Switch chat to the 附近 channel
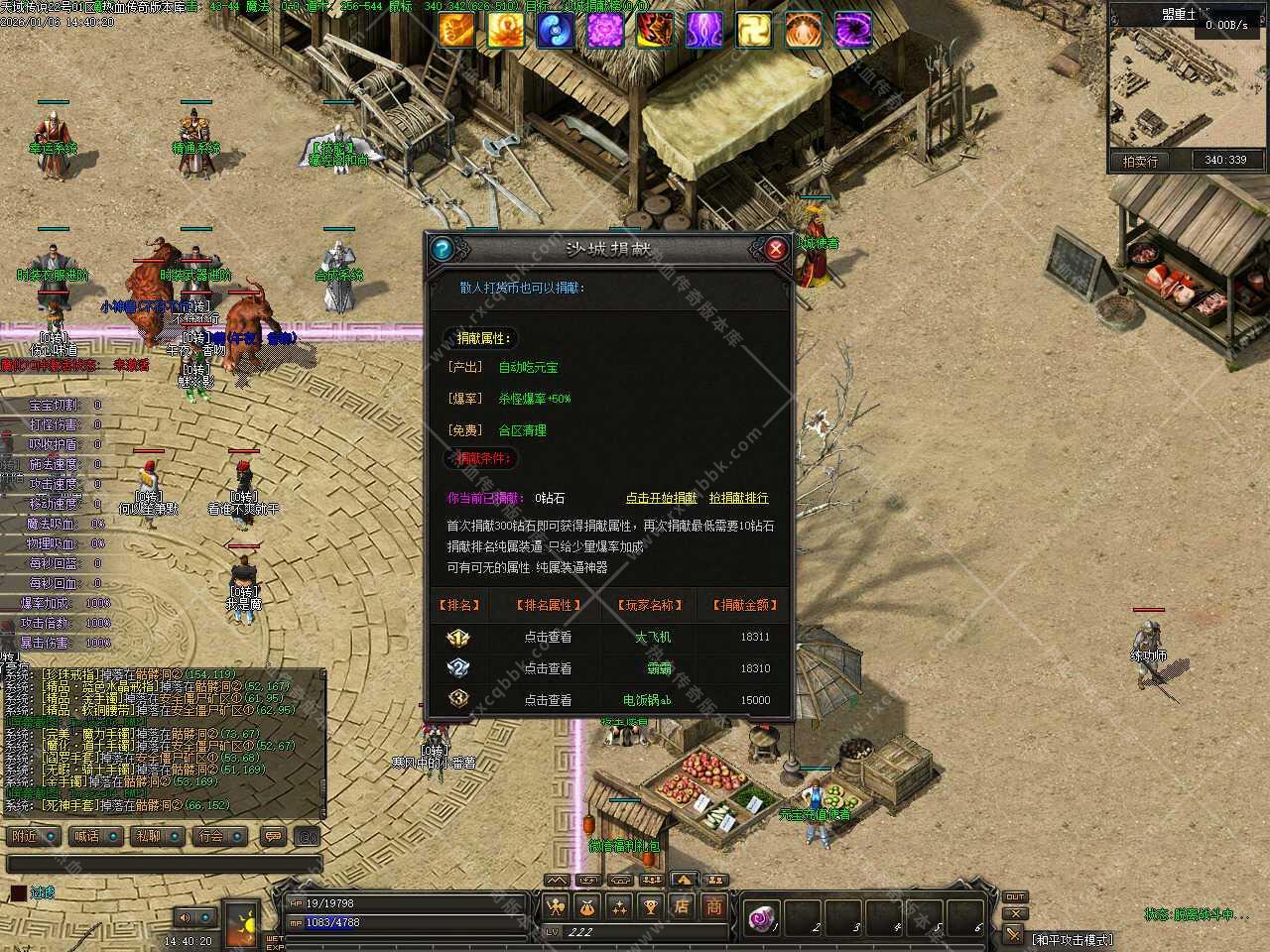The image size is (1270, 952). coord(36,836)
